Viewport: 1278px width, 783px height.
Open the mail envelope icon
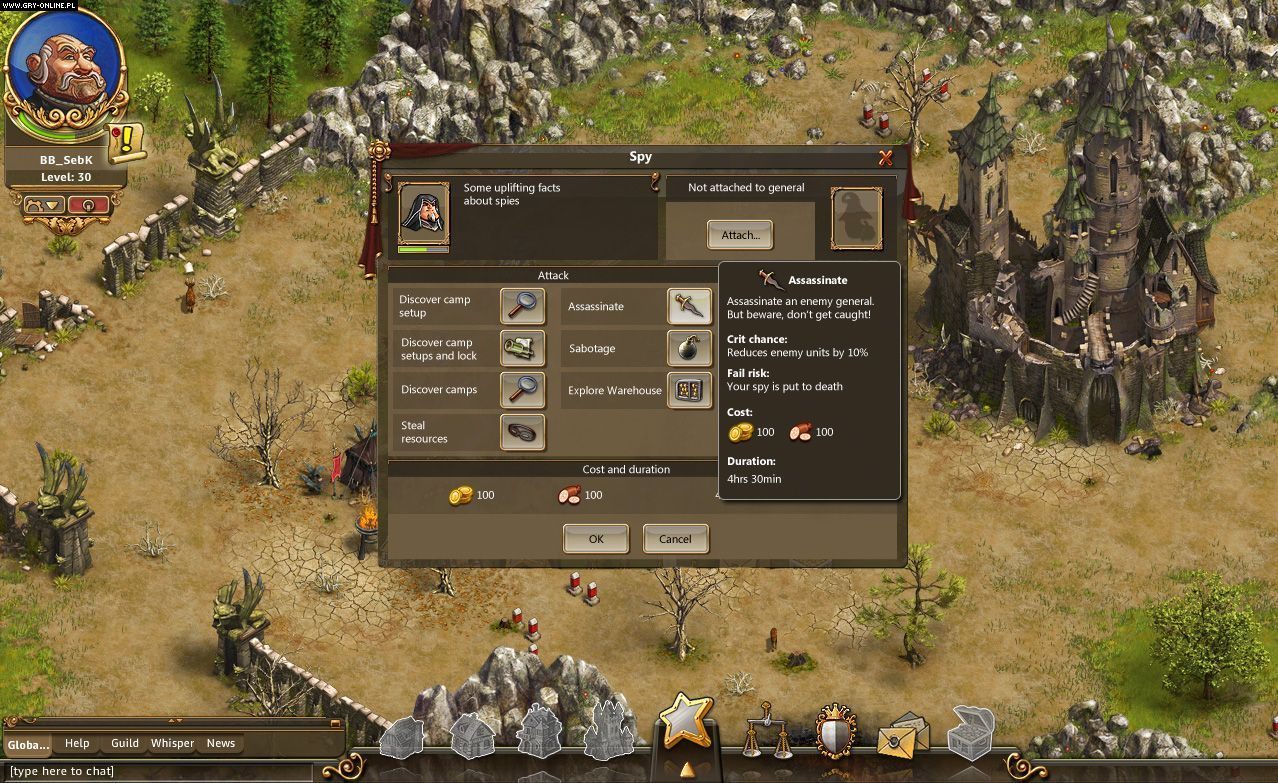pos(899,738)
